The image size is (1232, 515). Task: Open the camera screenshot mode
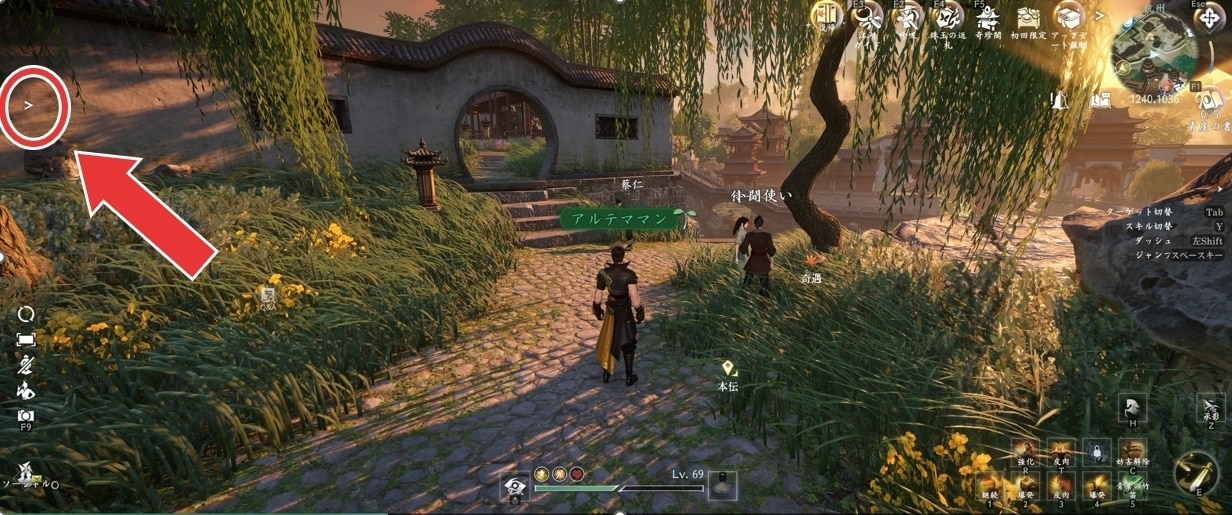click(26, 415)
